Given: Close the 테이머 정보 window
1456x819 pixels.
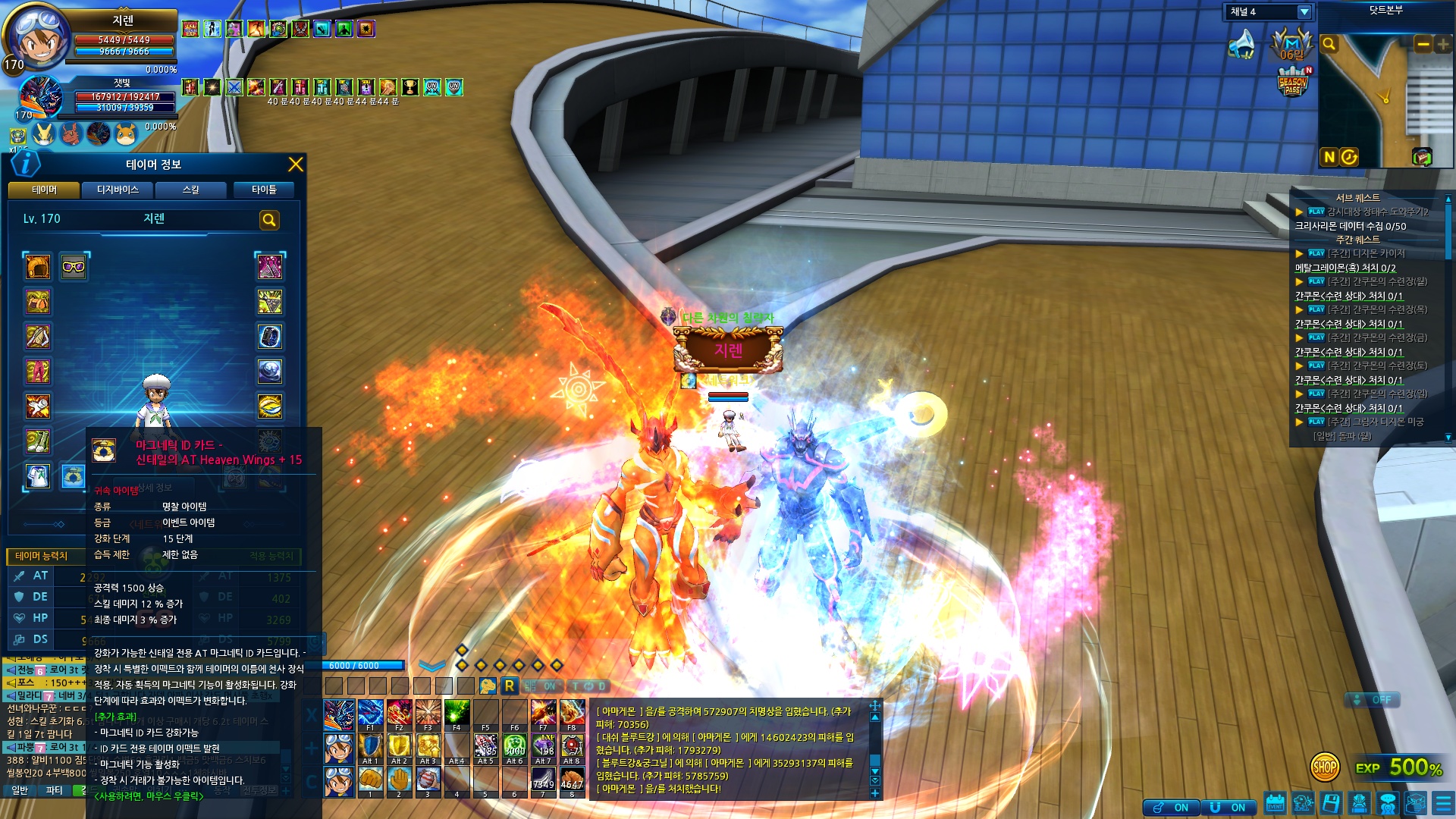Looking at the screenshot, I should pyautogui.click(x=296, y=165).
